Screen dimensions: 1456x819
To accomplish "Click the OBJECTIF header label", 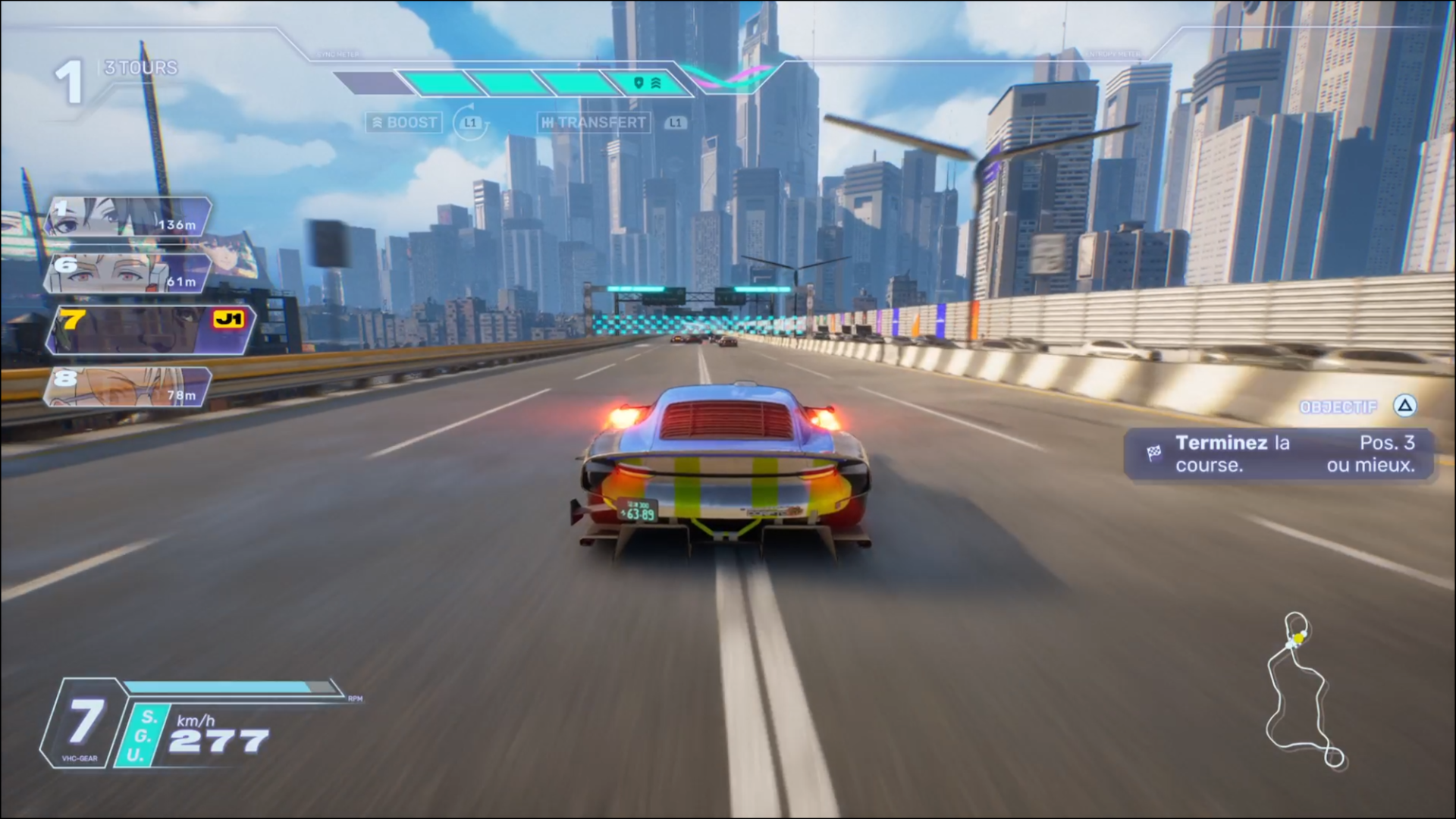I will (x=1338, y=407).
